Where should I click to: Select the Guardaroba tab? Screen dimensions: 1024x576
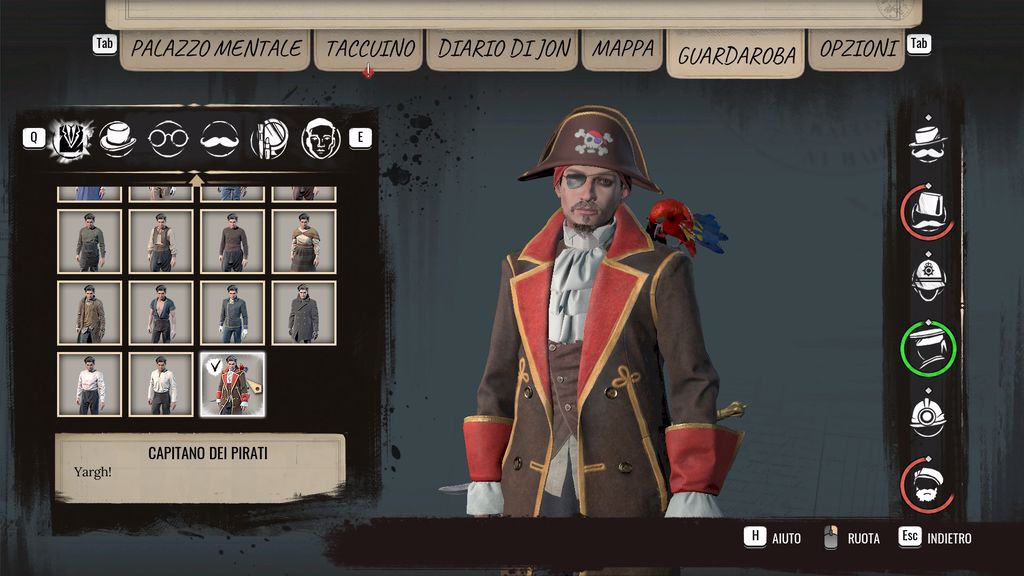coord(736,54)
